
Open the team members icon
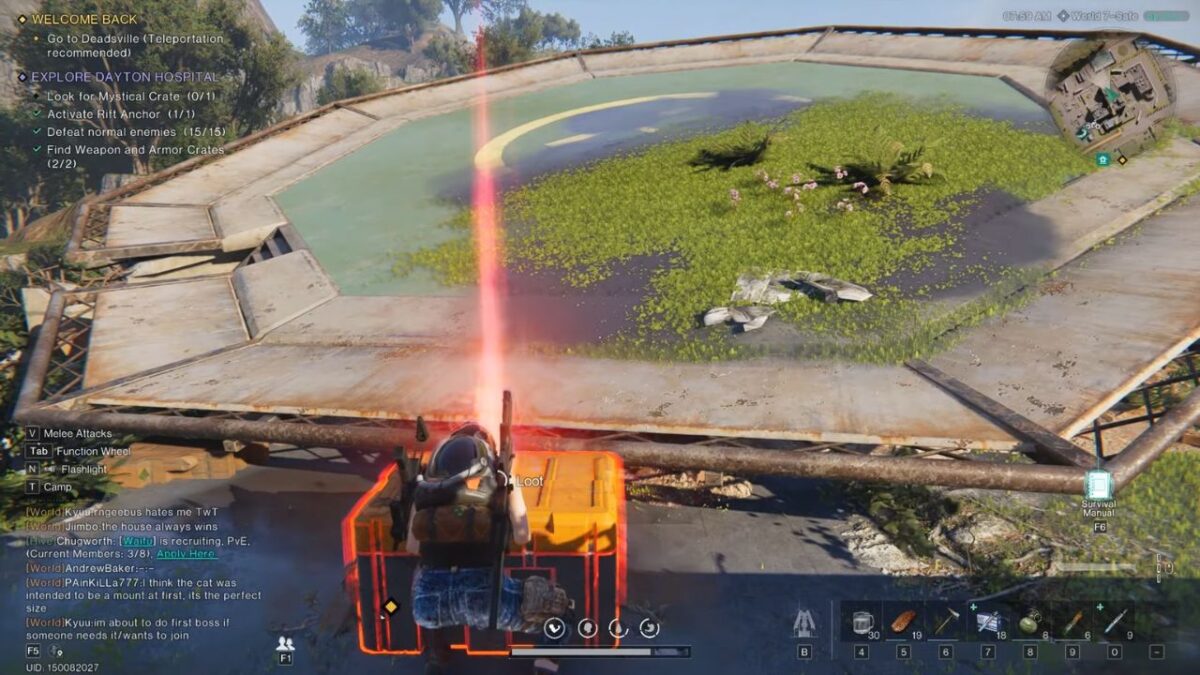click(x=285, y=643)
